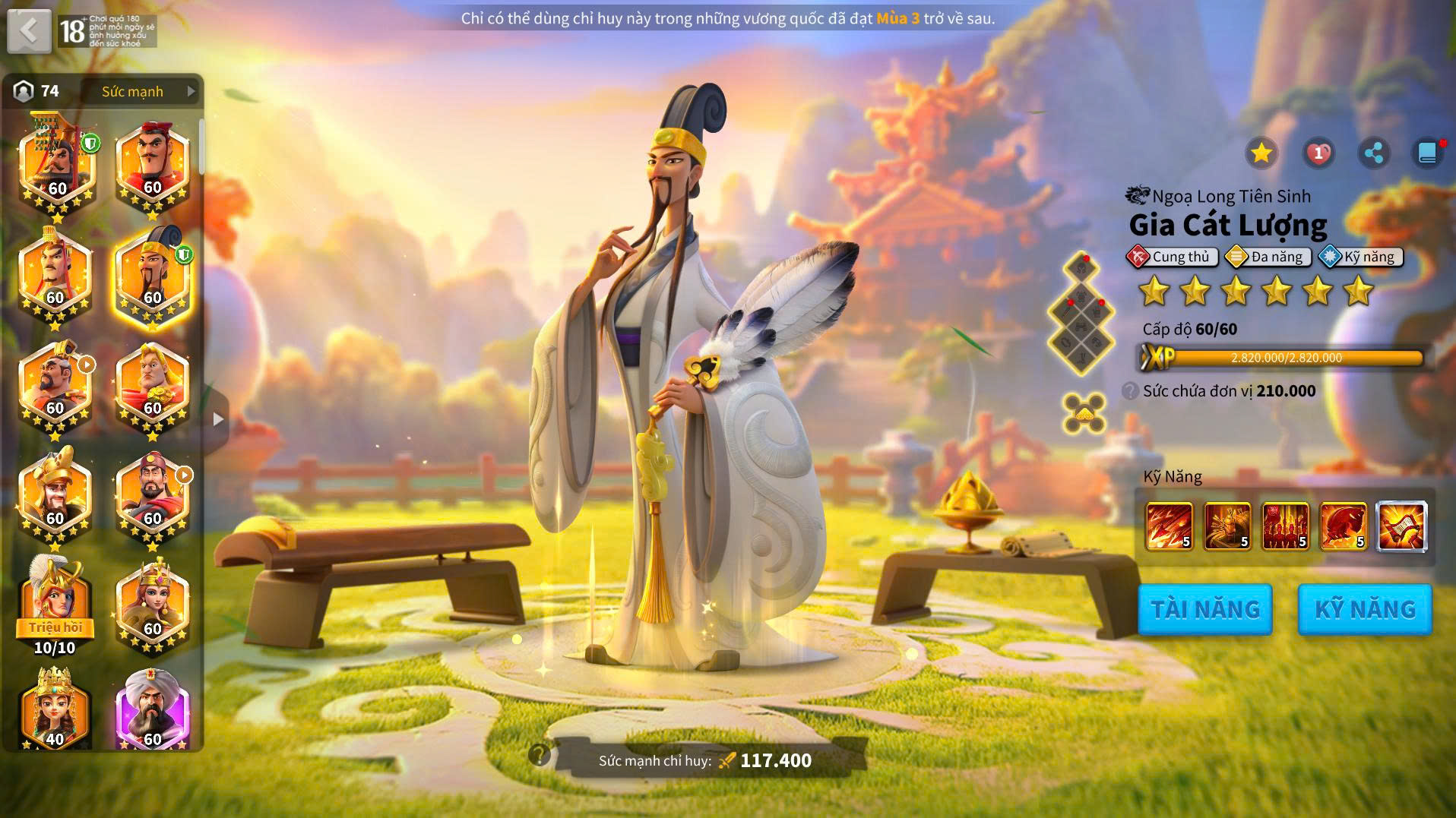The height and width of the screenshot is (818, 1456).
Task: Open the KỸ NĂNG skills screen
Action: click(x=1365, y=609)
